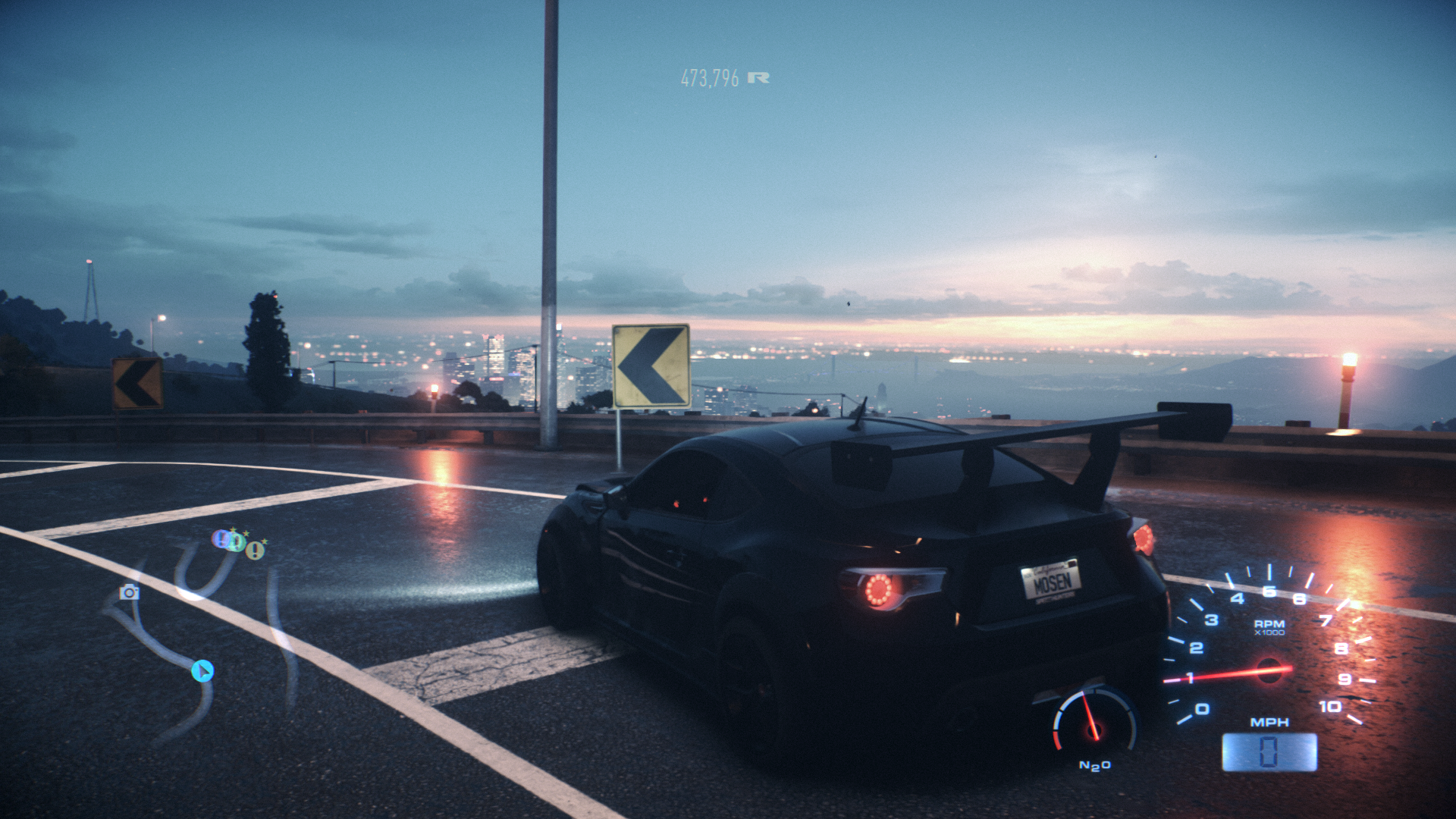Select the blue player arrow marker on minimap
This screenshot has height=819, width=1456.
[x=202, y=671]
